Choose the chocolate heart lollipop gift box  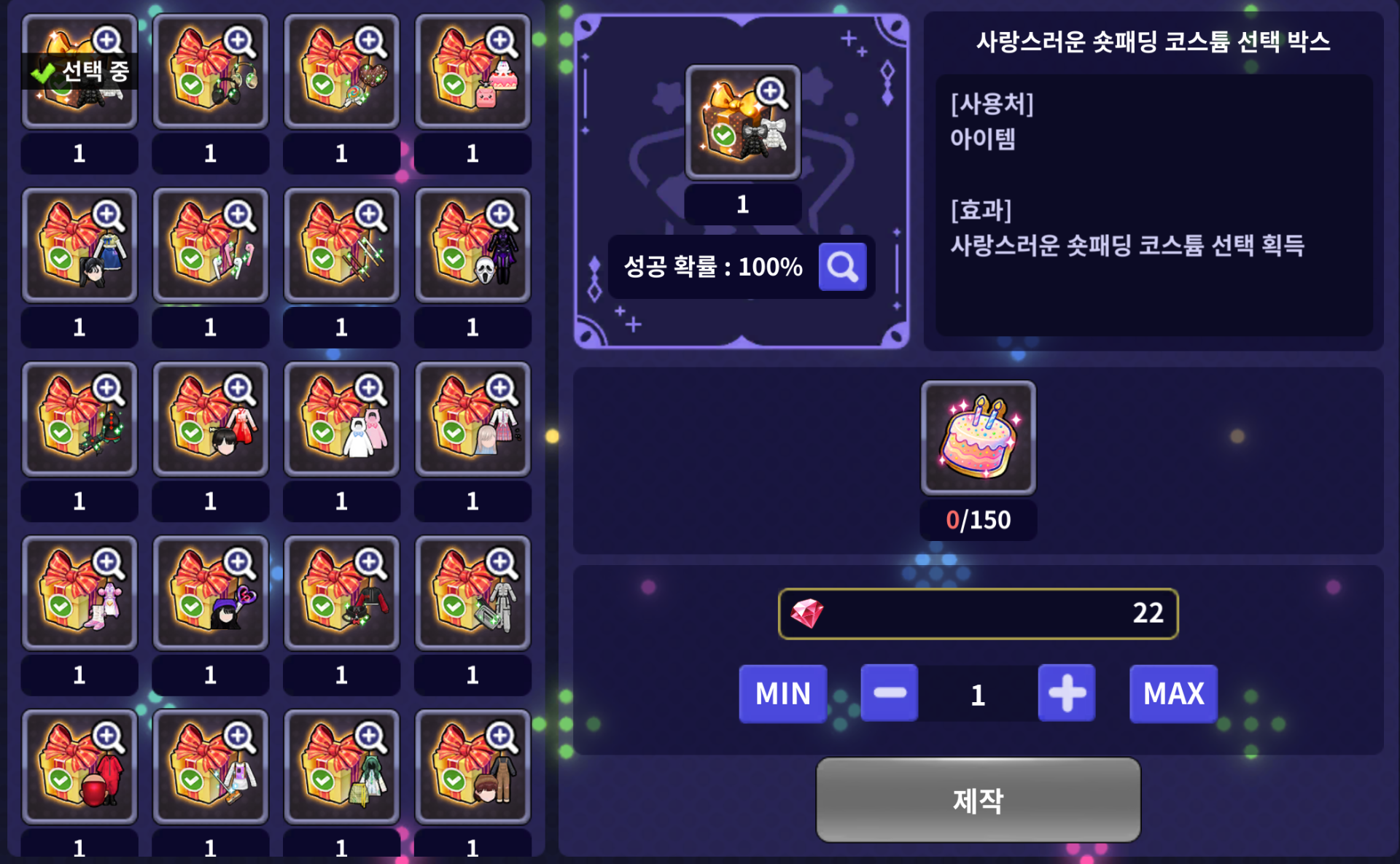[341, 71]
